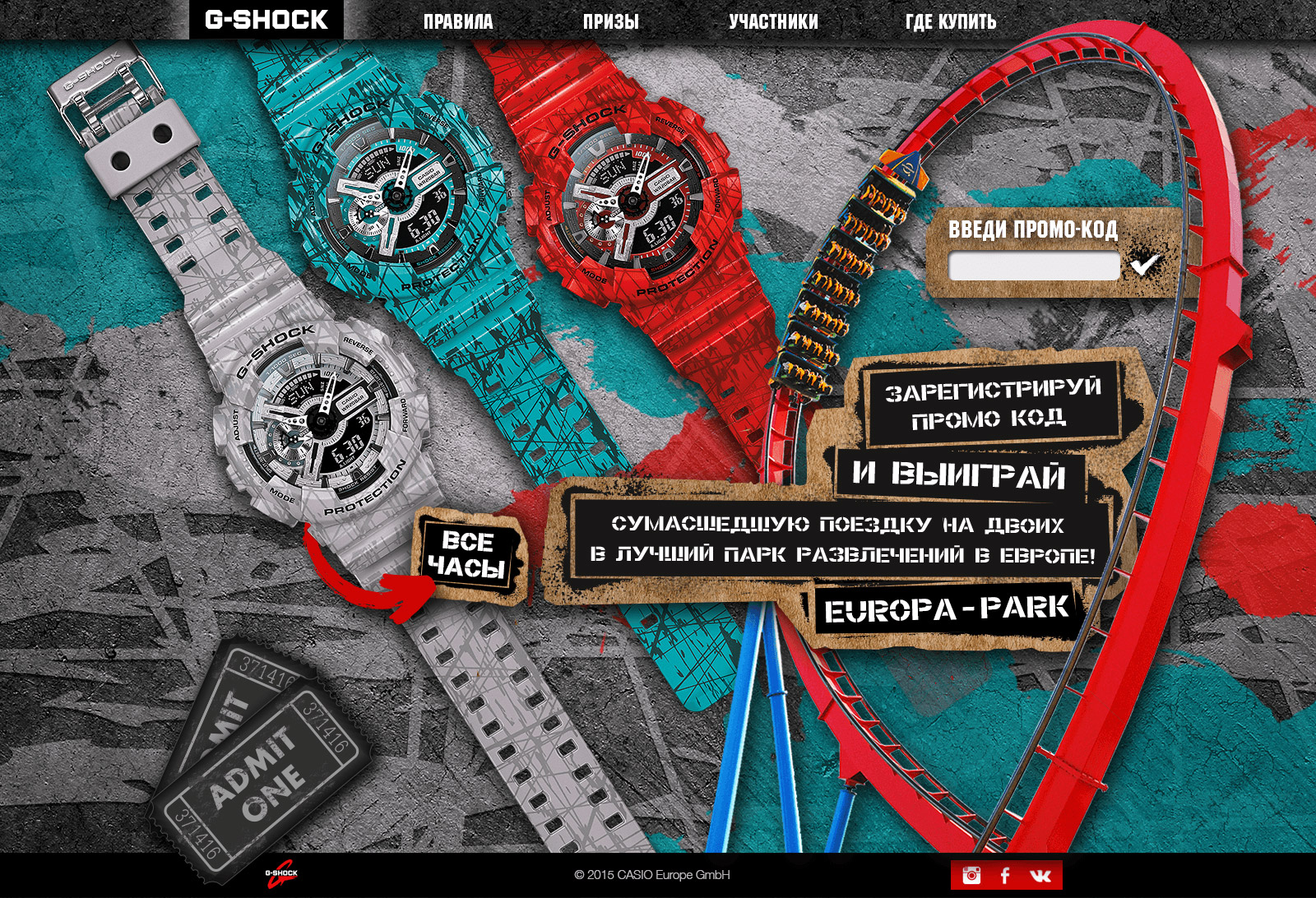The image size is (1316, 898).
Task: Show the УЧАСТНИКИ participants page
Action: (x=773, y=22)
